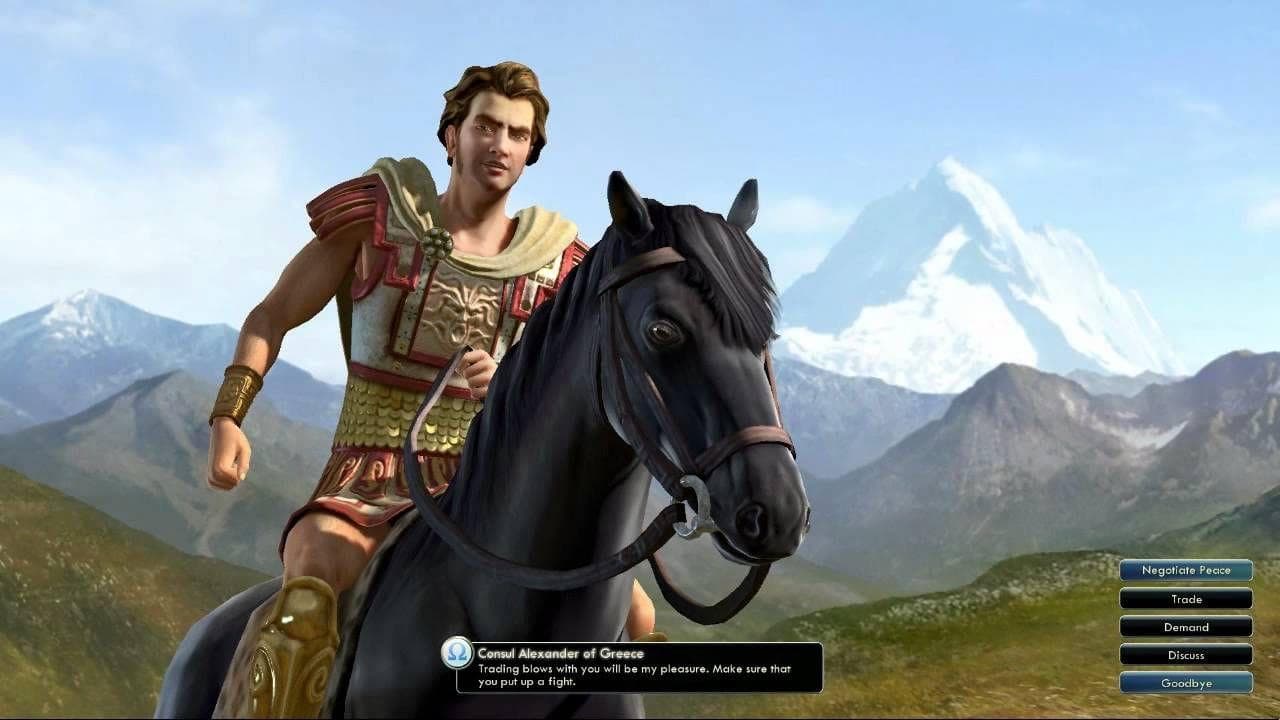Select the middle button of the diplomacy stack
The image size is (1280, 720).
click(x=1186, y=627)
